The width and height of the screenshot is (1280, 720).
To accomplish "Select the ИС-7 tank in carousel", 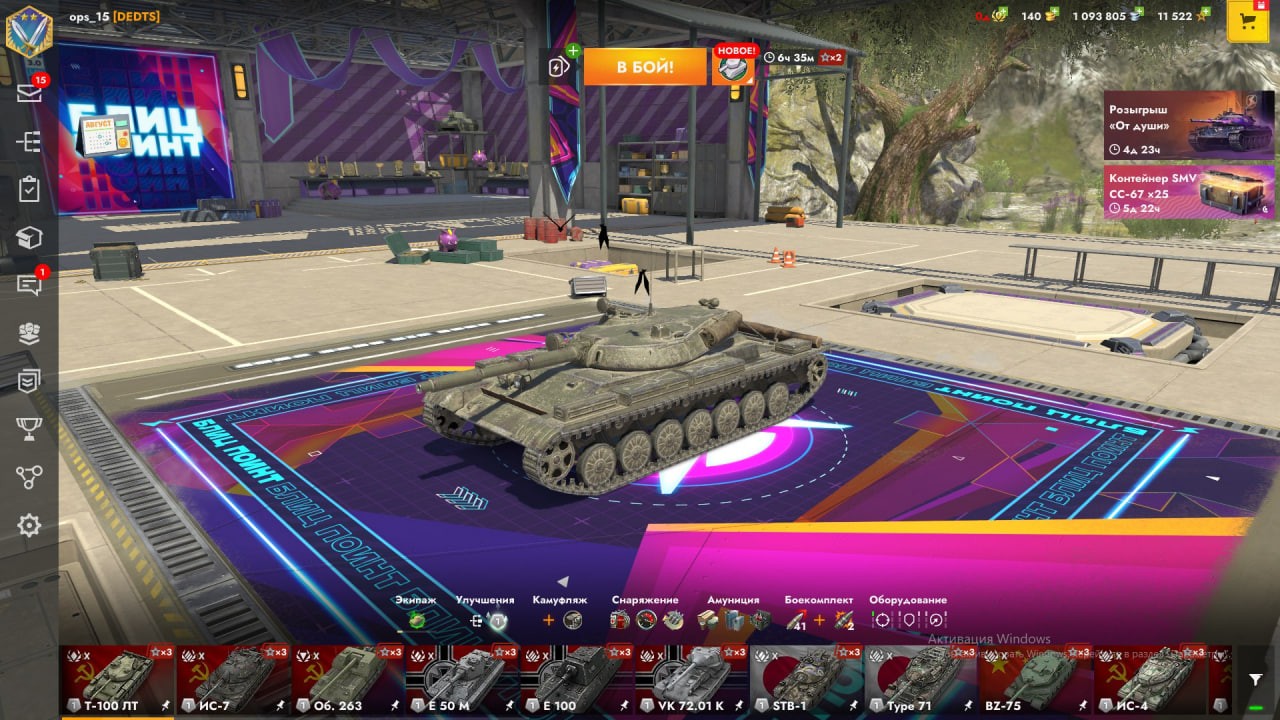I will [233, 679].
